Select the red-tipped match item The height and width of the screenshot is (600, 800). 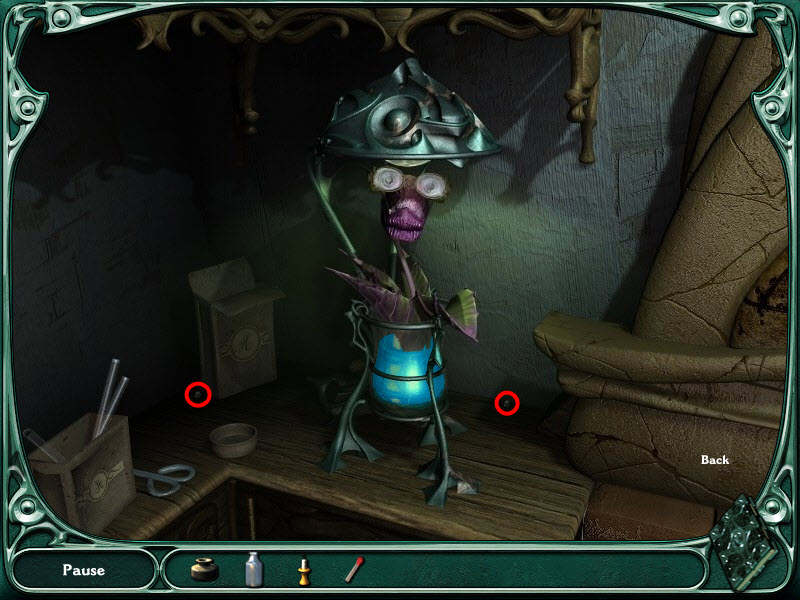352,570
